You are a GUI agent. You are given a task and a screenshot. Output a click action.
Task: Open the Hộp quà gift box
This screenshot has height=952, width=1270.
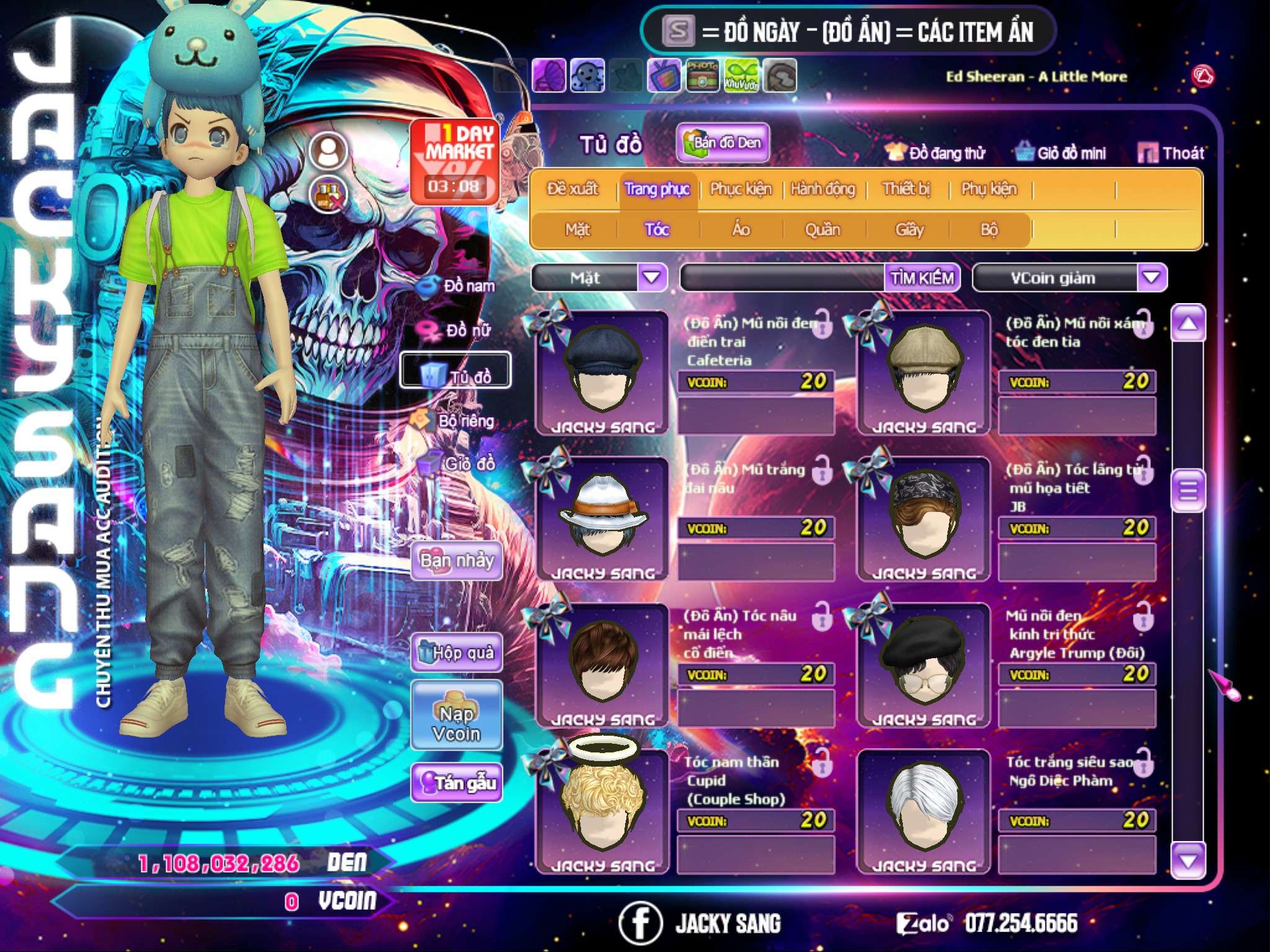(x=456, y=653)
